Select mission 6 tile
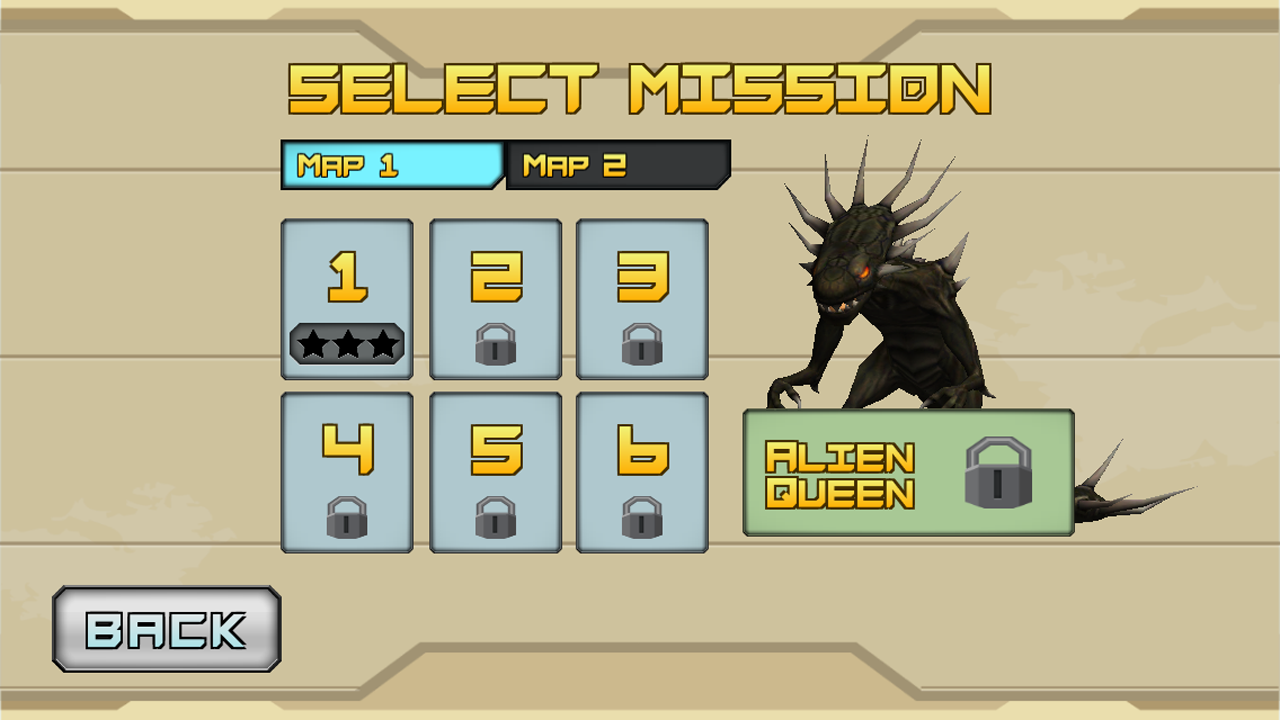This screenshot has width=1280, height=720. pos(642,470)
